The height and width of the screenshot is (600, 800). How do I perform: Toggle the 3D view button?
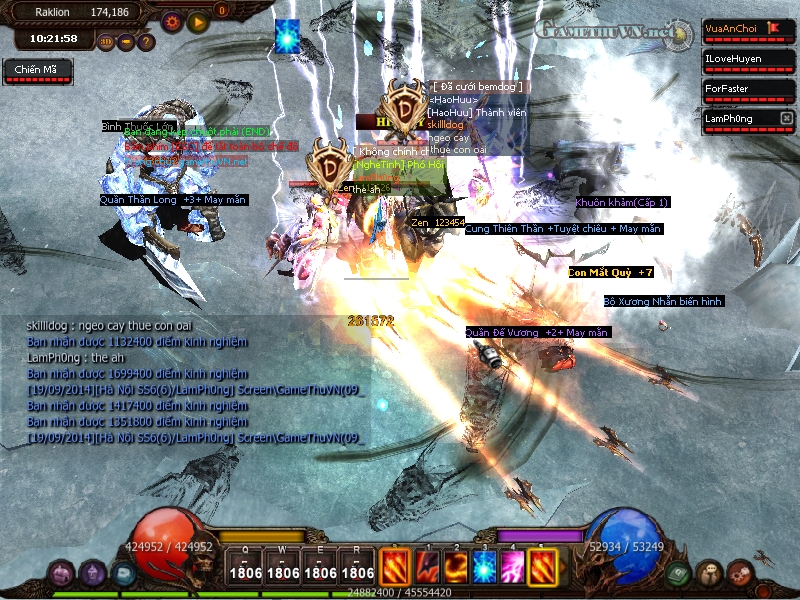(106, 42)
